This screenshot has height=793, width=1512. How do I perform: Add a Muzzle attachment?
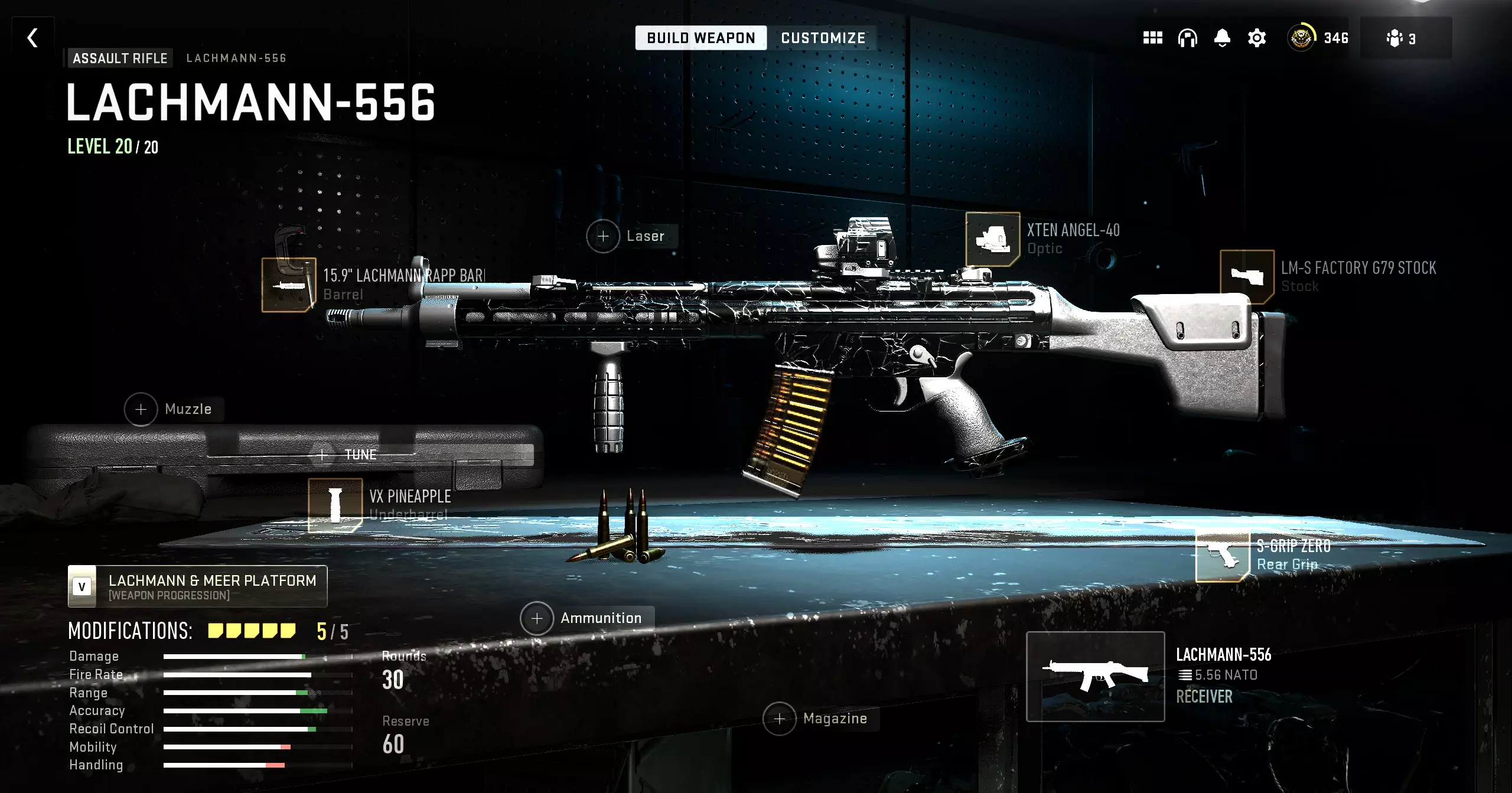(x=141, y=409)
